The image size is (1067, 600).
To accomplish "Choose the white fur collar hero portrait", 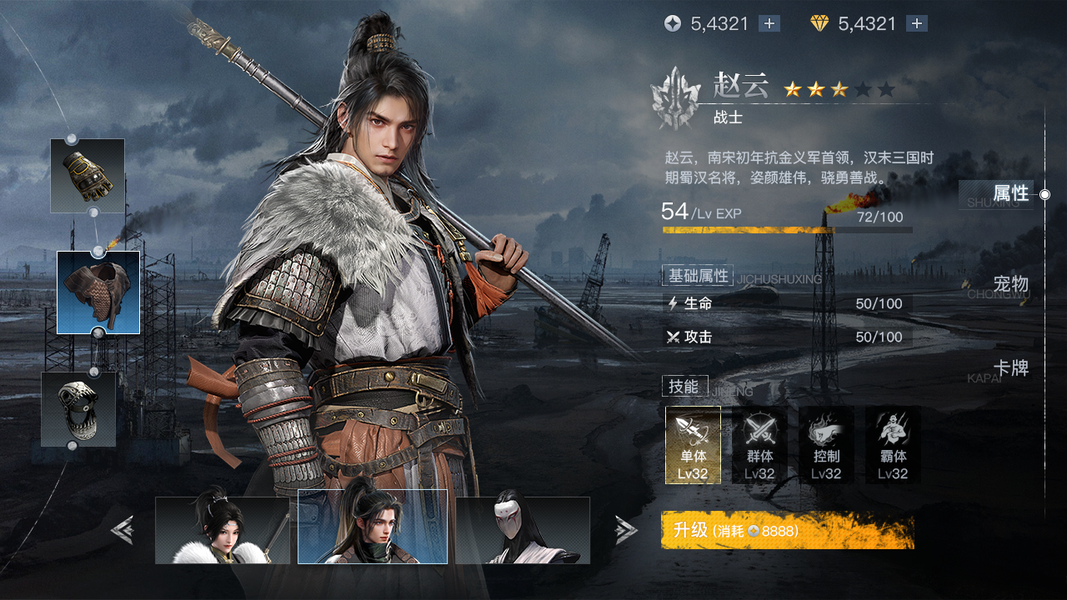I will click(222, 531).
